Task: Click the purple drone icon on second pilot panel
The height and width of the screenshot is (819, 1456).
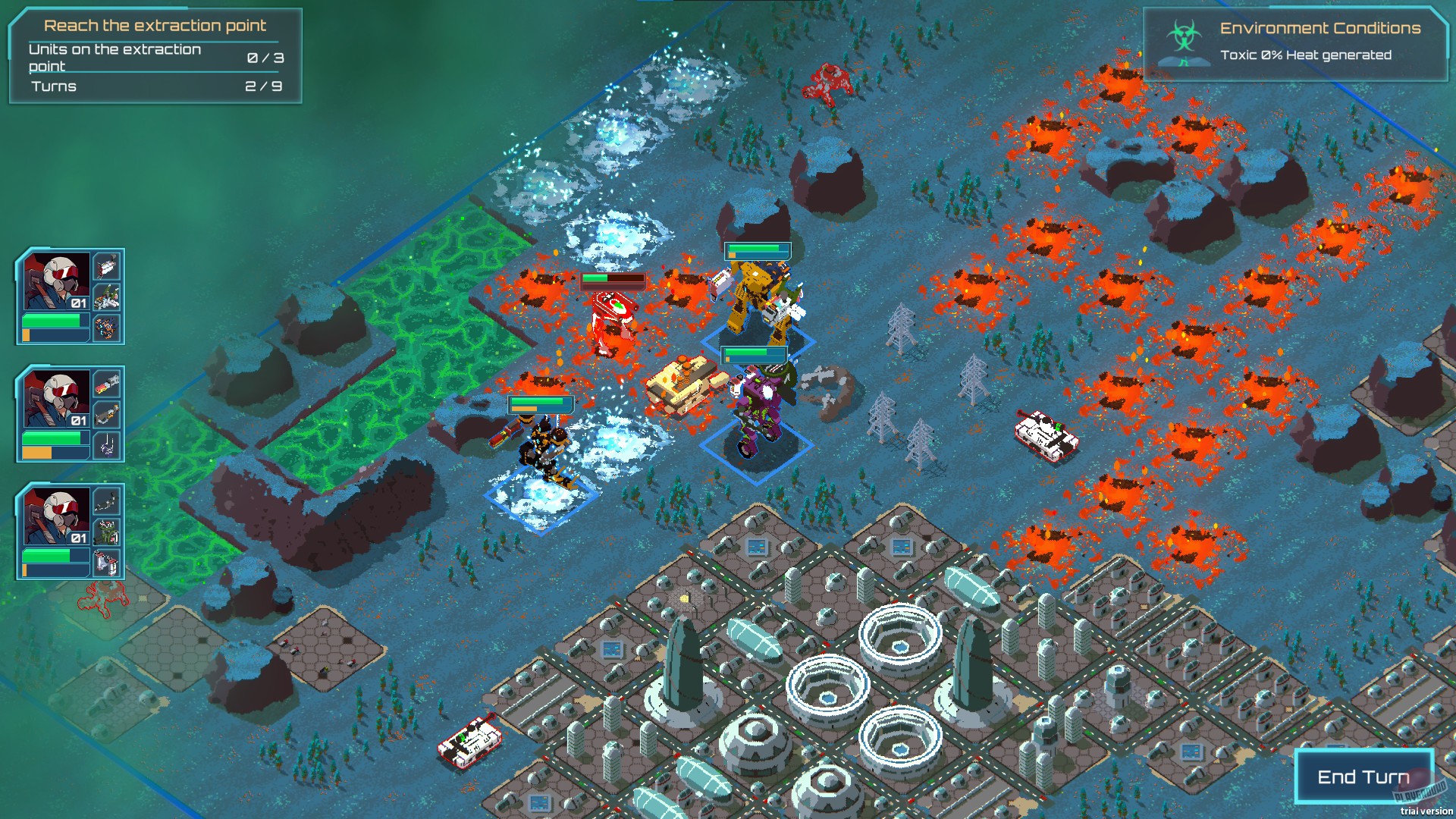Action: [x=106, y=444]
